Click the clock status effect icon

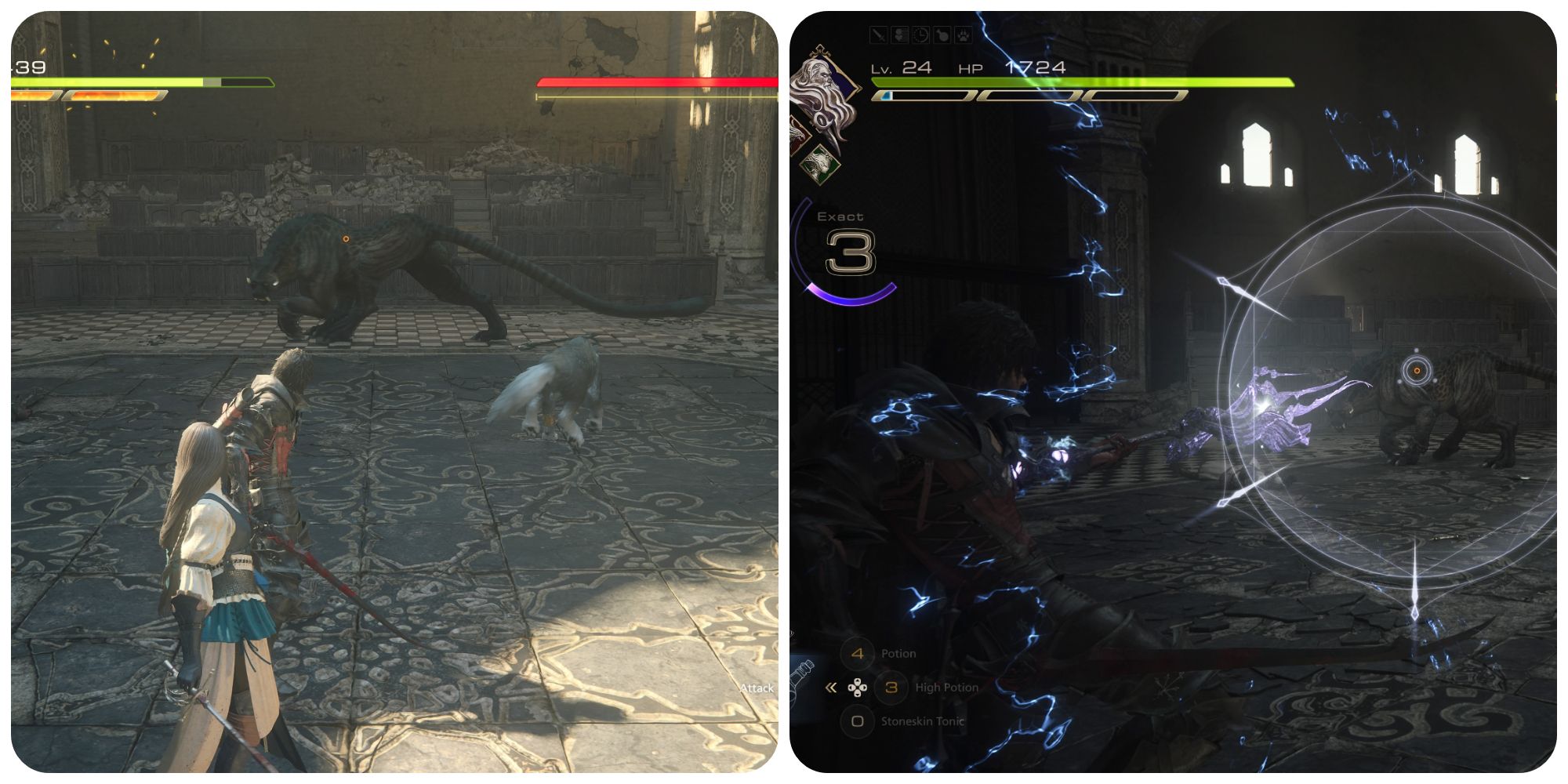click(x=920, y=34)
